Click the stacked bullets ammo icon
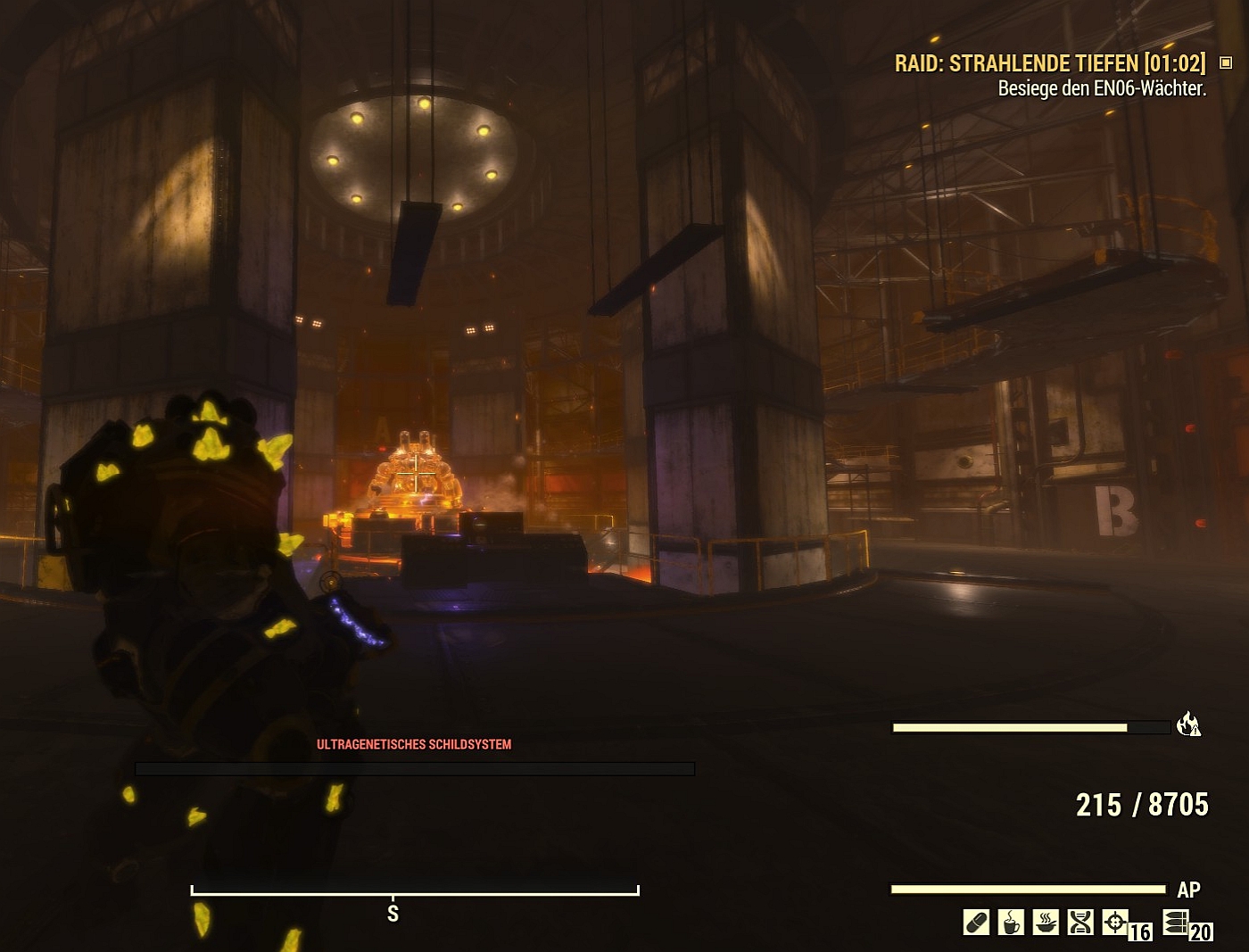The width and height of the screenshot is (1249, 952). tap(1176, 922)
